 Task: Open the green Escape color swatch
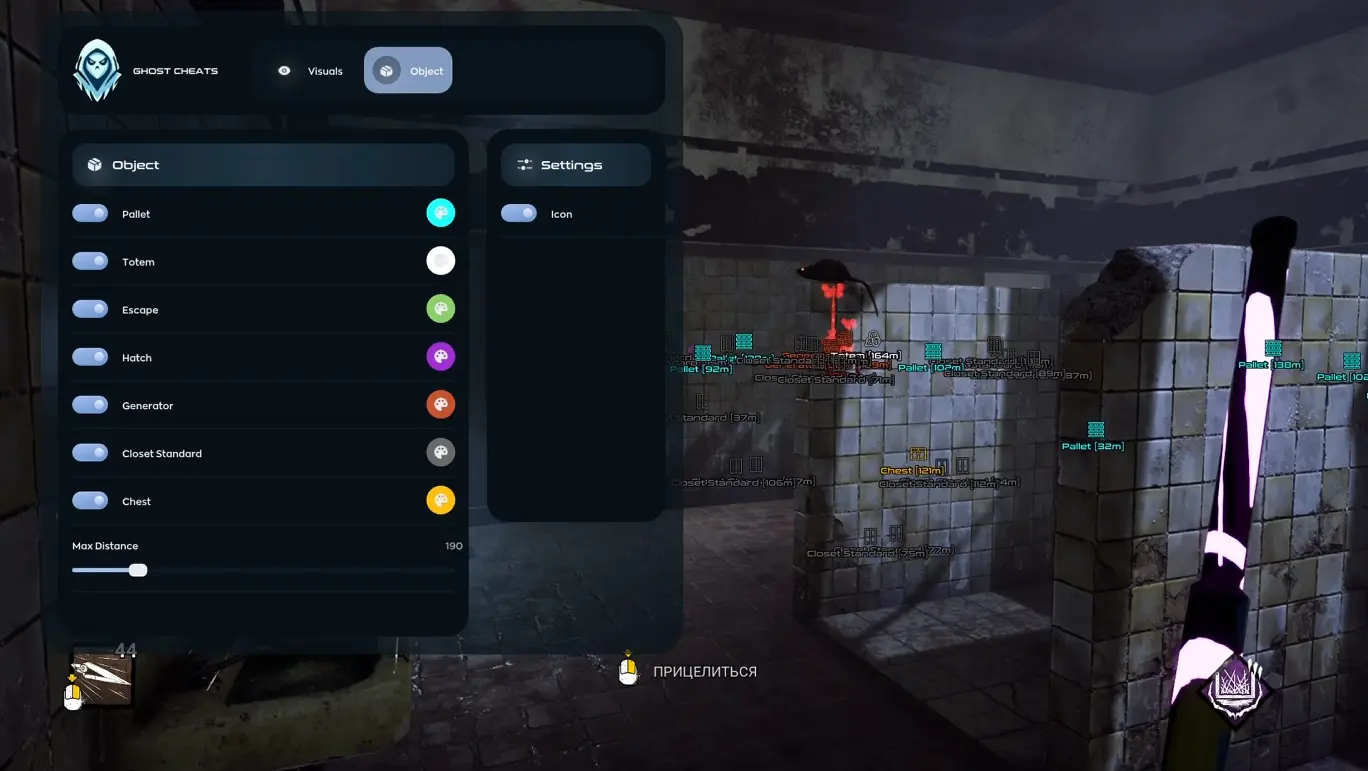tap(441, 308)
